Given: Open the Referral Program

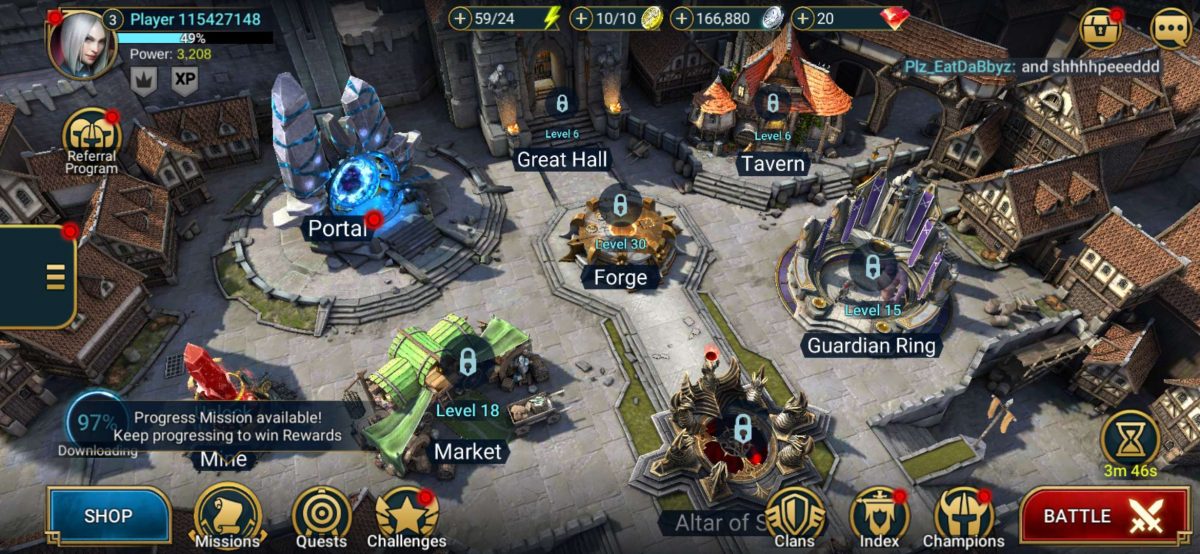Looking at the screenshot, I should coord(92,140).
